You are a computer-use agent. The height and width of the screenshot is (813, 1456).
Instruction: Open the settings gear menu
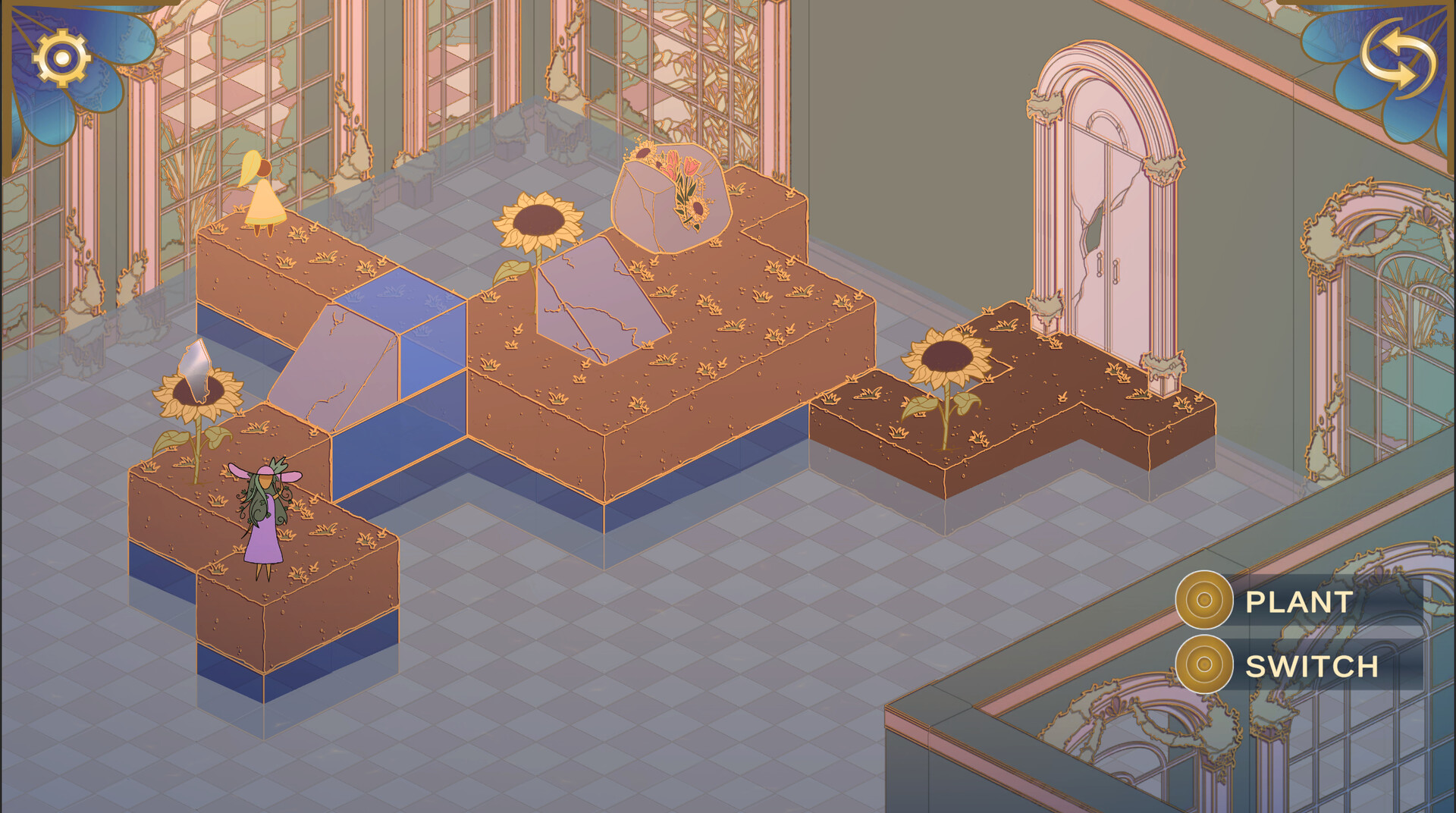(61, 58)
